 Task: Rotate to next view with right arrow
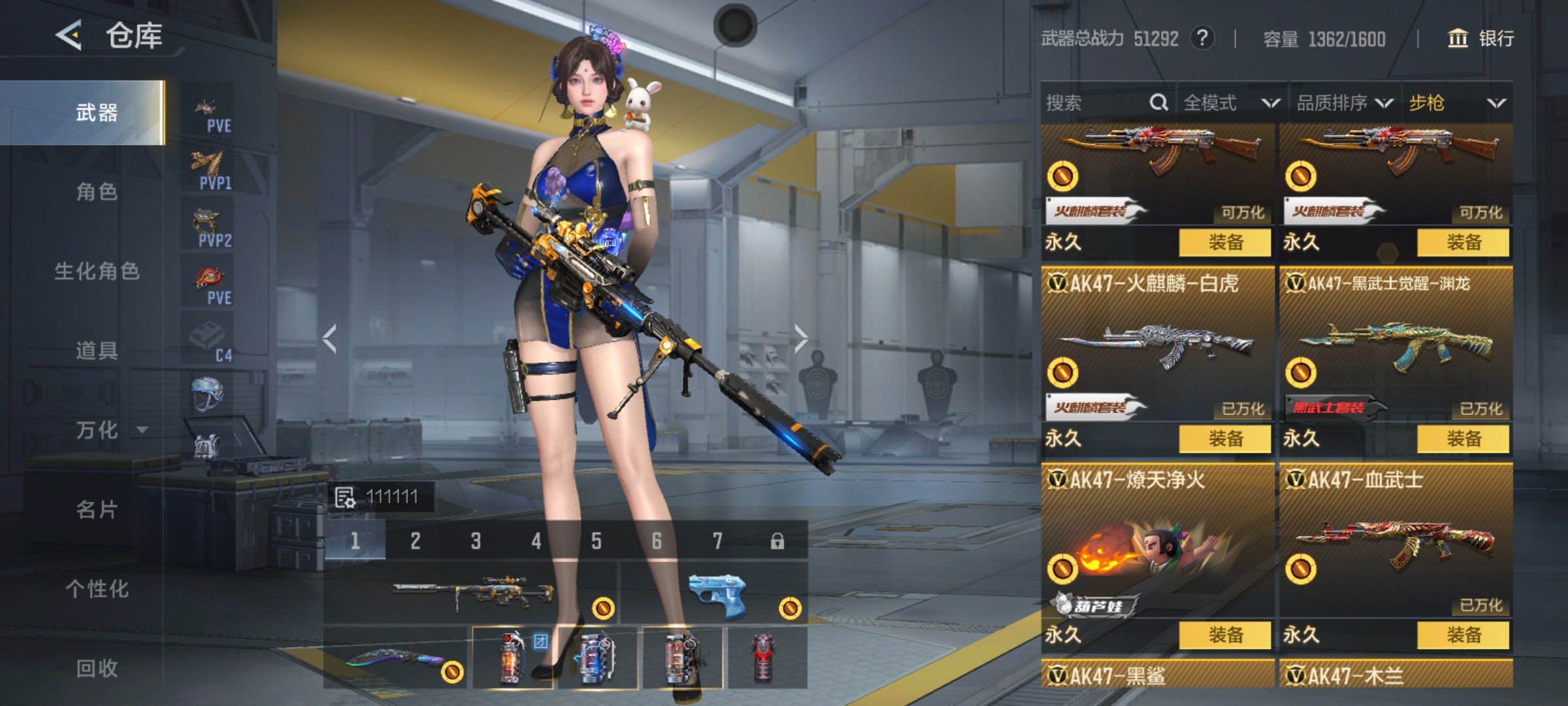pyautogui.click(x=801, y=339)
